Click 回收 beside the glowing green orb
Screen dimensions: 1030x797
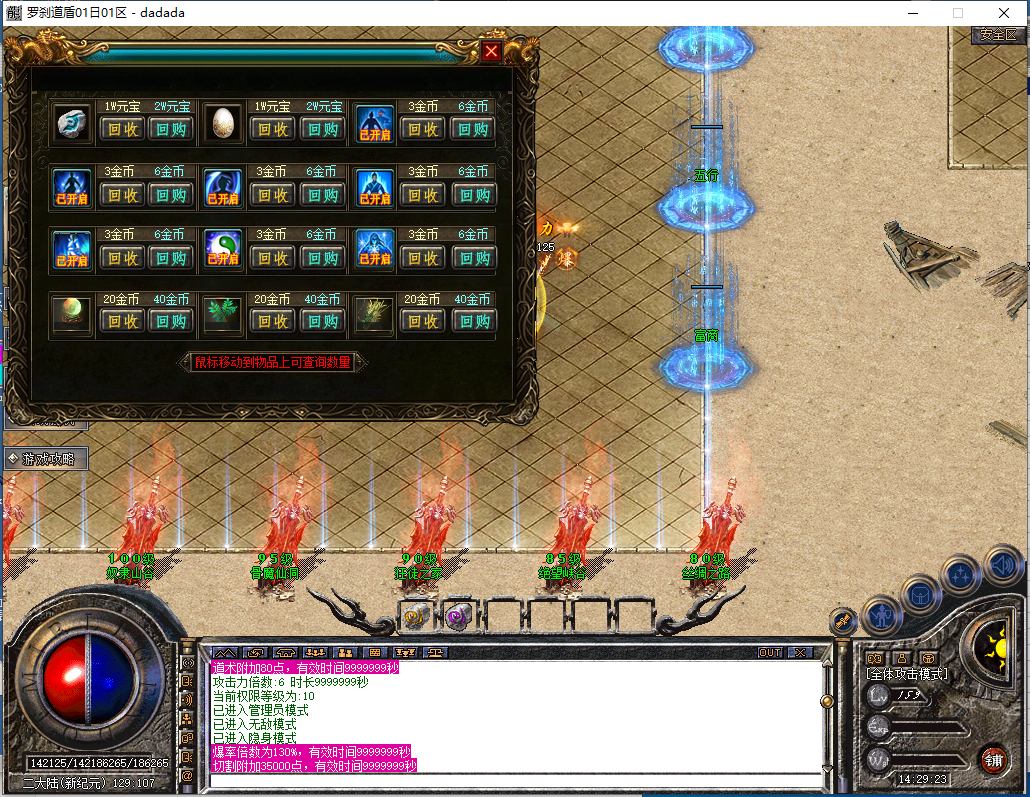coord(123,321)
